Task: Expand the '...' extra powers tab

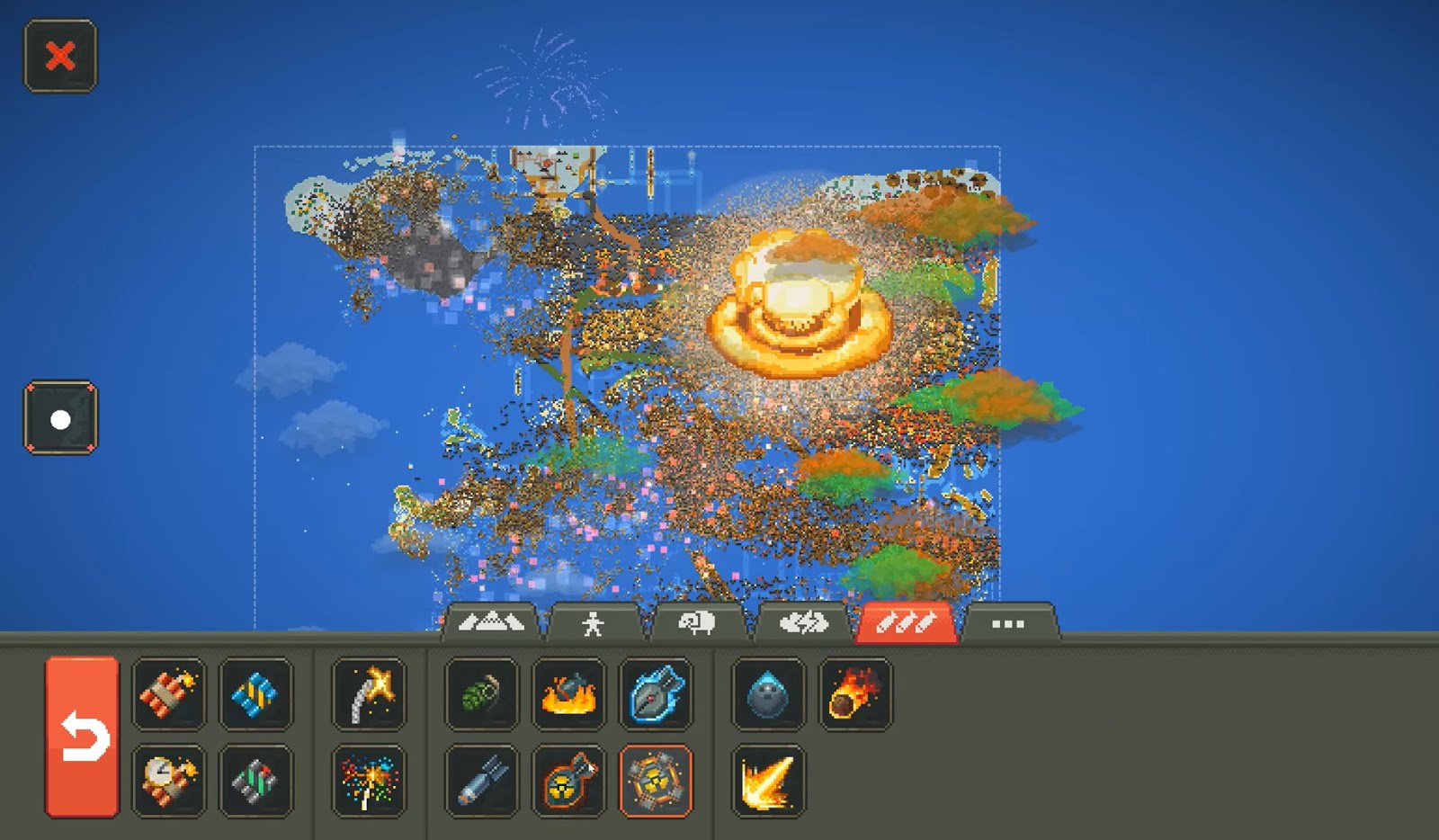Action: pyautogui.click(x=1009, y=621)
